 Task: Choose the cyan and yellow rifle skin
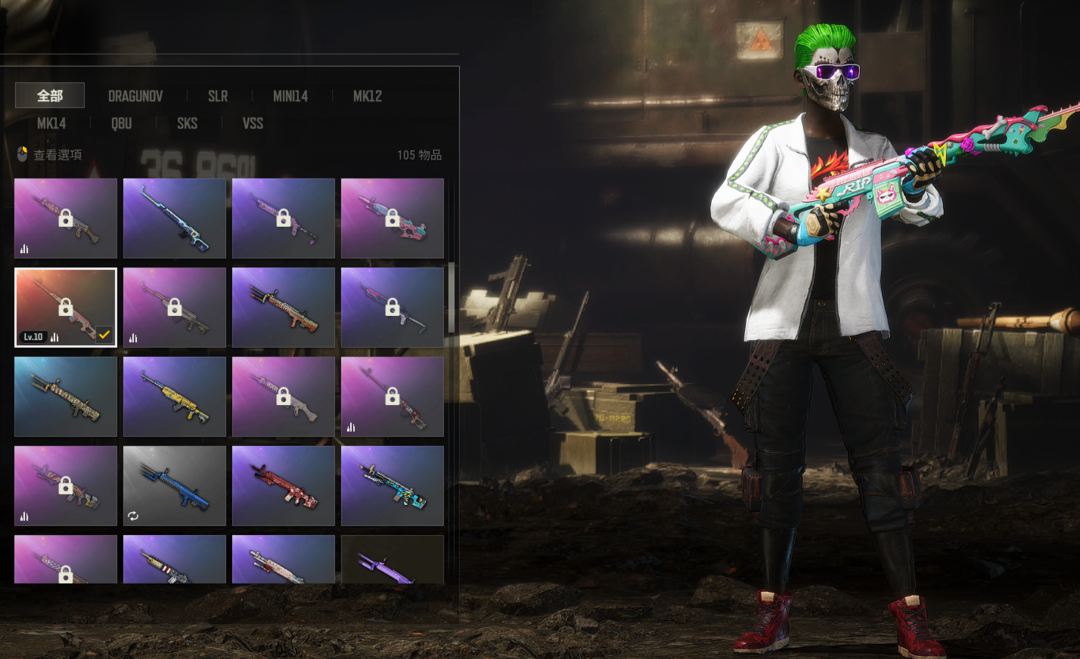click(392, 486)
